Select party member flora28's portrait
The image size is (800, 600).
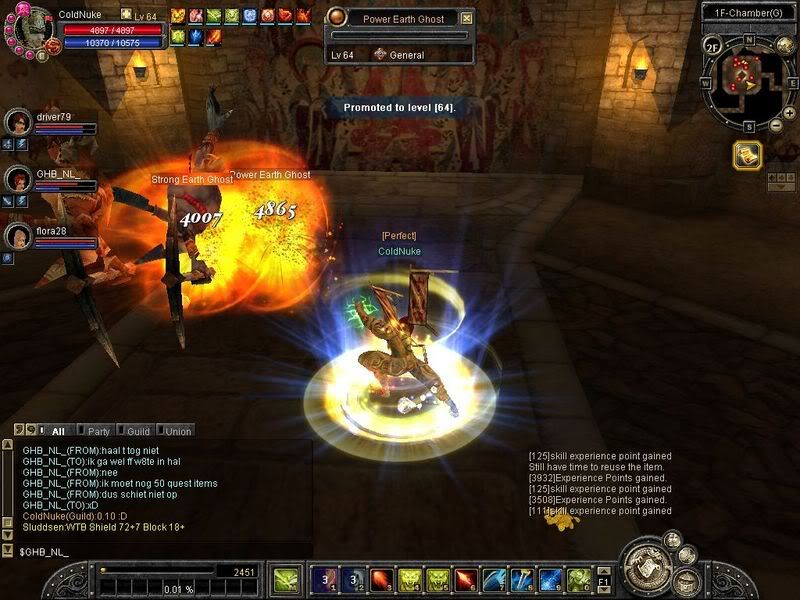point(19,236)
